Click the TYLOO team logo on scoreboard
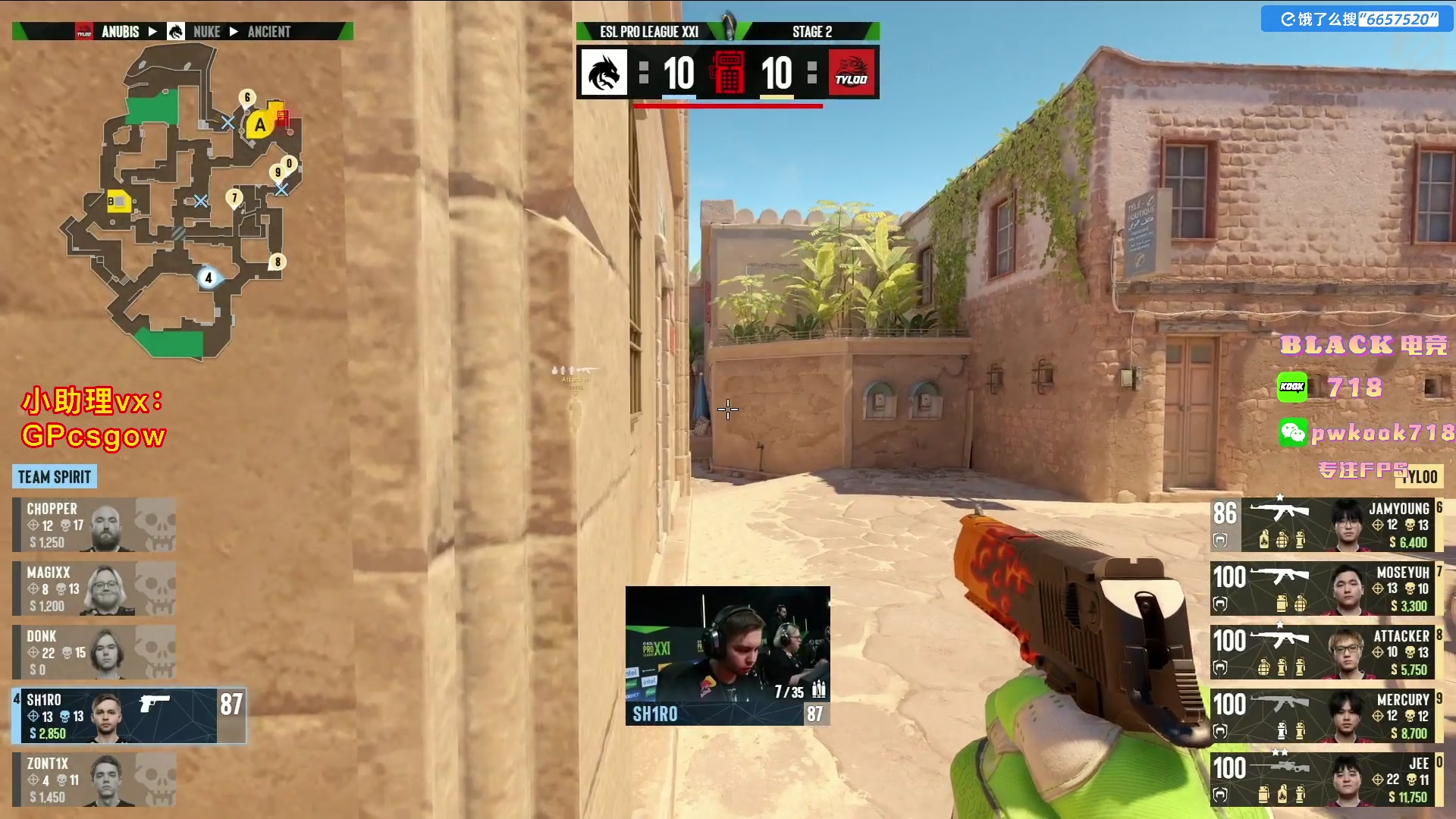 [x=851, y=73]
